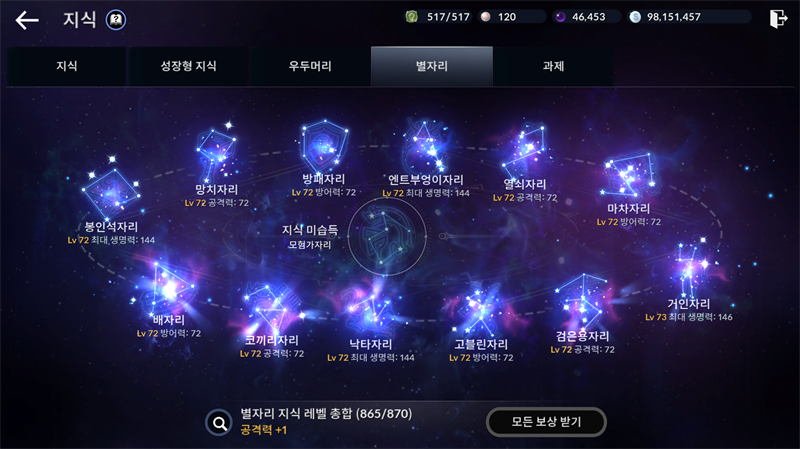Switch to the 지식 tab

pyautogui.click(x=67, y=67)
